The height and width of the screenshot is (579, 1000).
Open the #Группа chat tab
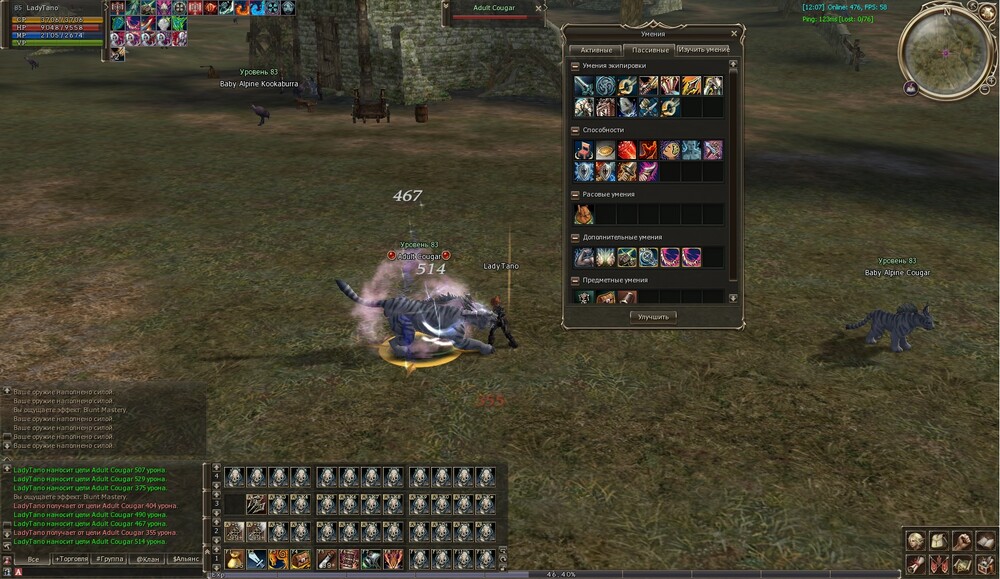109,559
